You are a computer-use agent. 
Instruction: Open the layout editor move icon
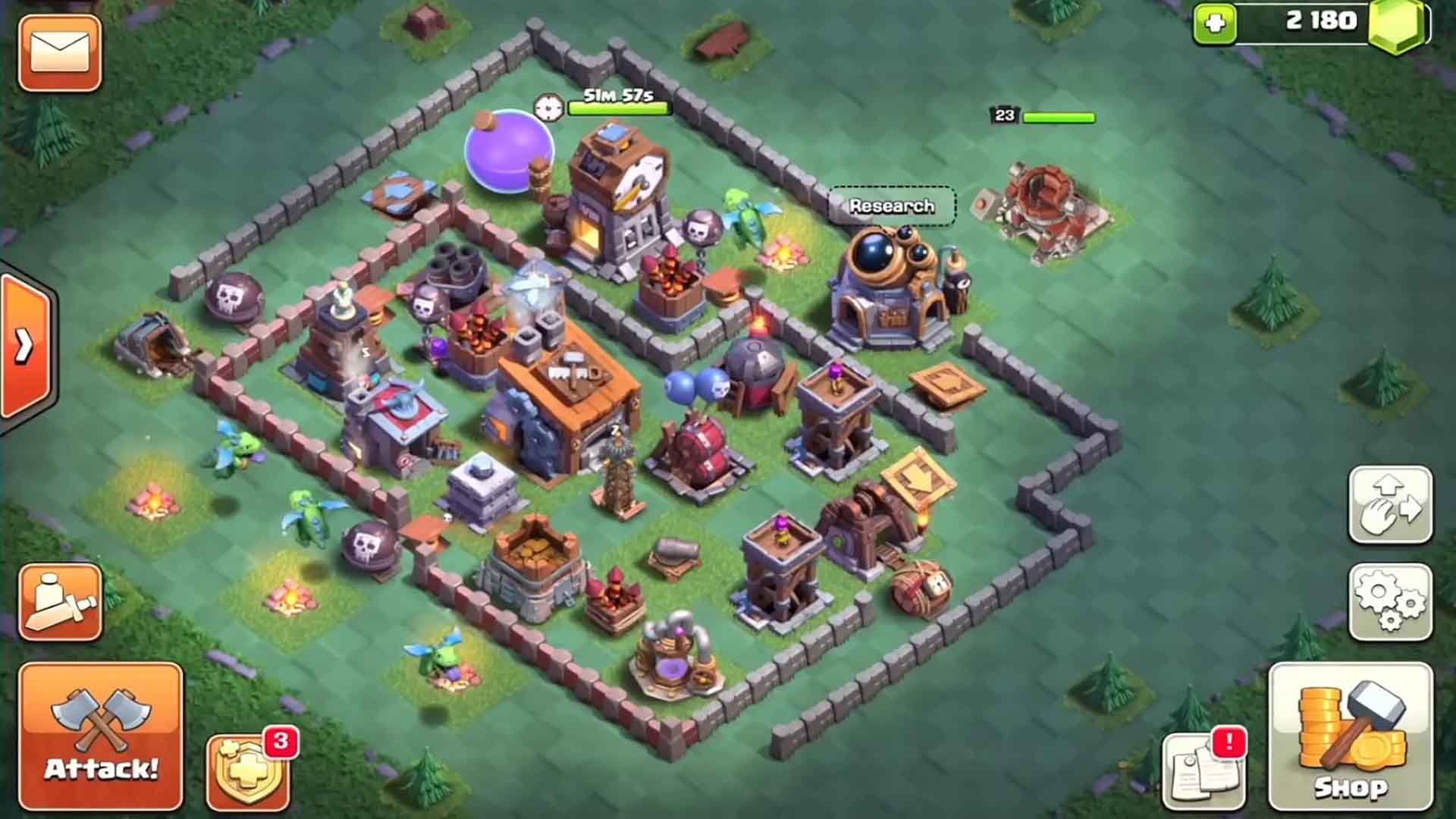[x=1392, y=504]
